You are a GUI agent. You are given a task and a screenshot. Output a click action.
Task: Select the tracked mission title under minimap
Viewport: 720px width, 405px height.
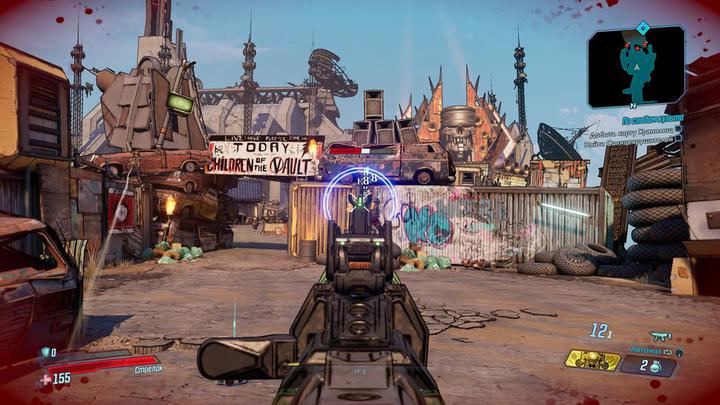651,119
